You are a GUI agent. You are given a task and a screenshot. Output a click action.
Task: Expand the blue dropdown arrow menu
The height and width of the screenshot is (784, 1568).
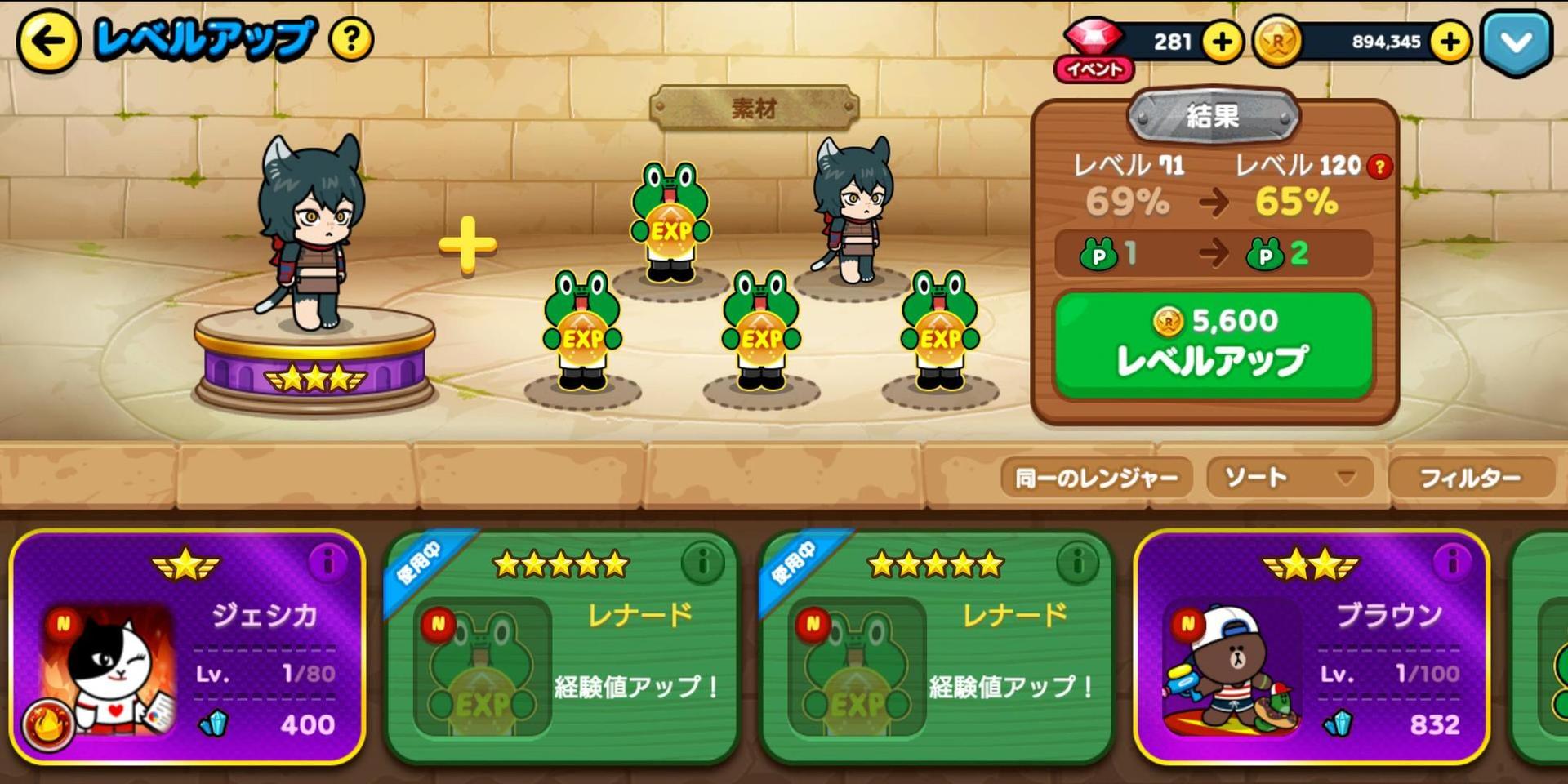[1517, 42]
